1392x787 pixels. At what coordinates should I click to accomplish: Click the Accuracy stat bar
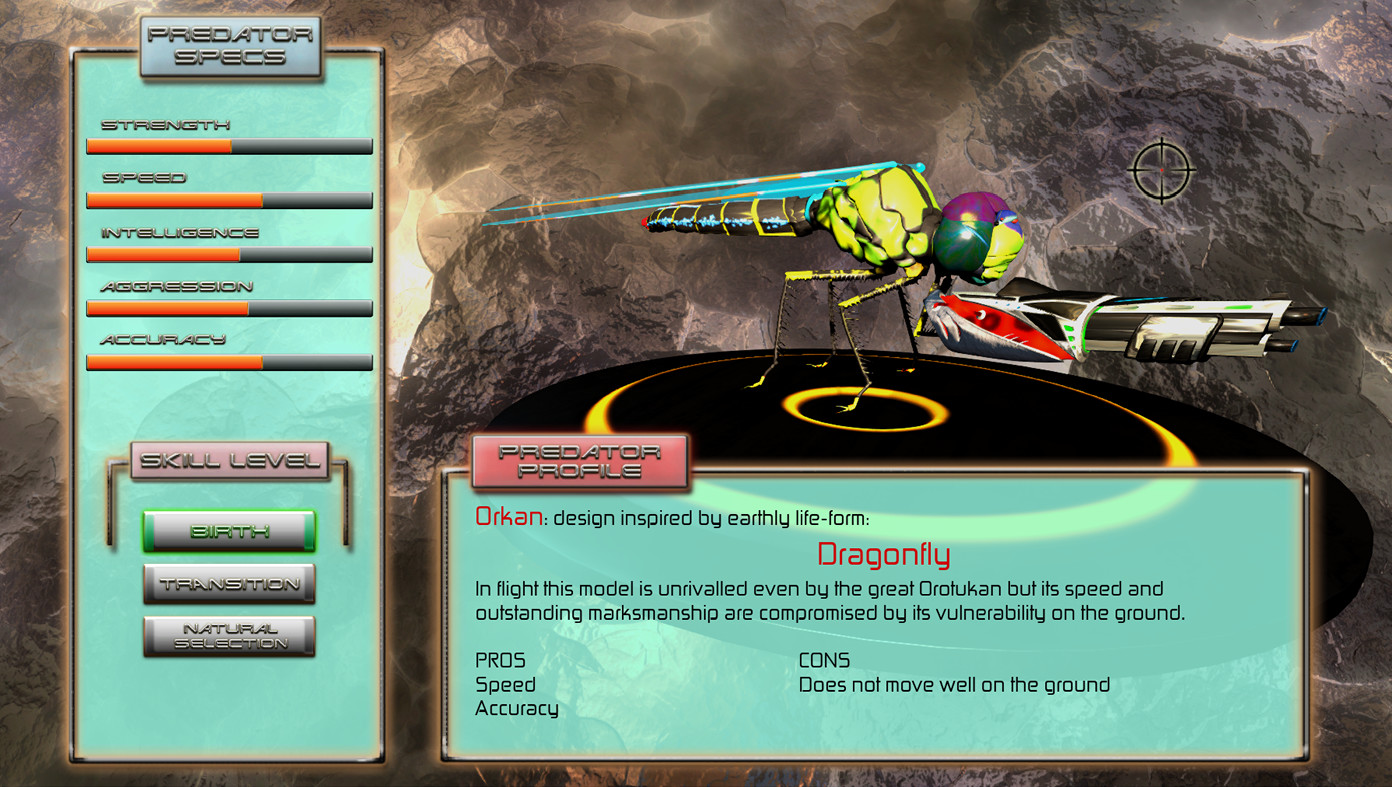229,362
